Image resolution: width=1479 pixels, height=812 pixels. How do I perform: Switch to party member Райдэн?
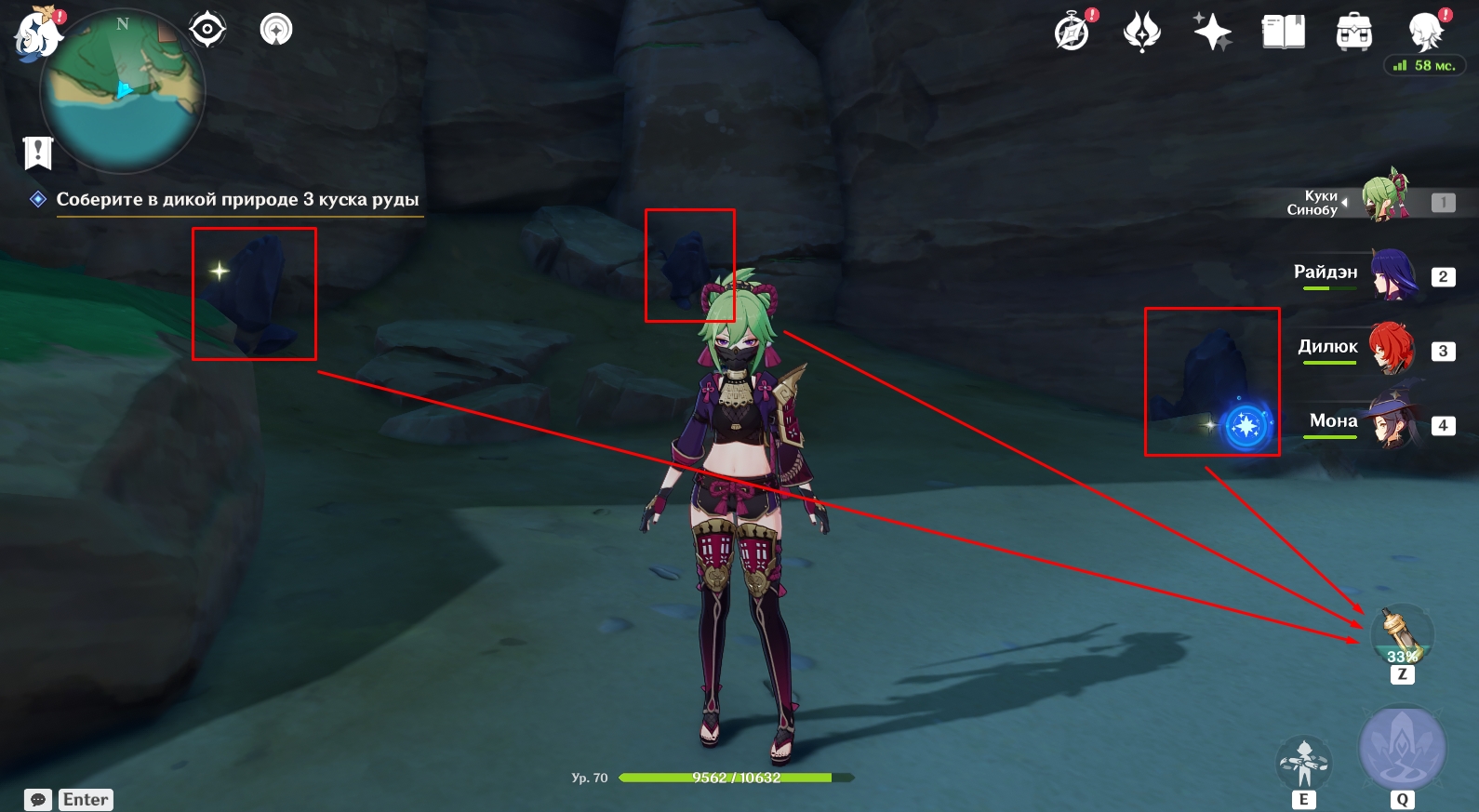click(x=1391, y=275)
